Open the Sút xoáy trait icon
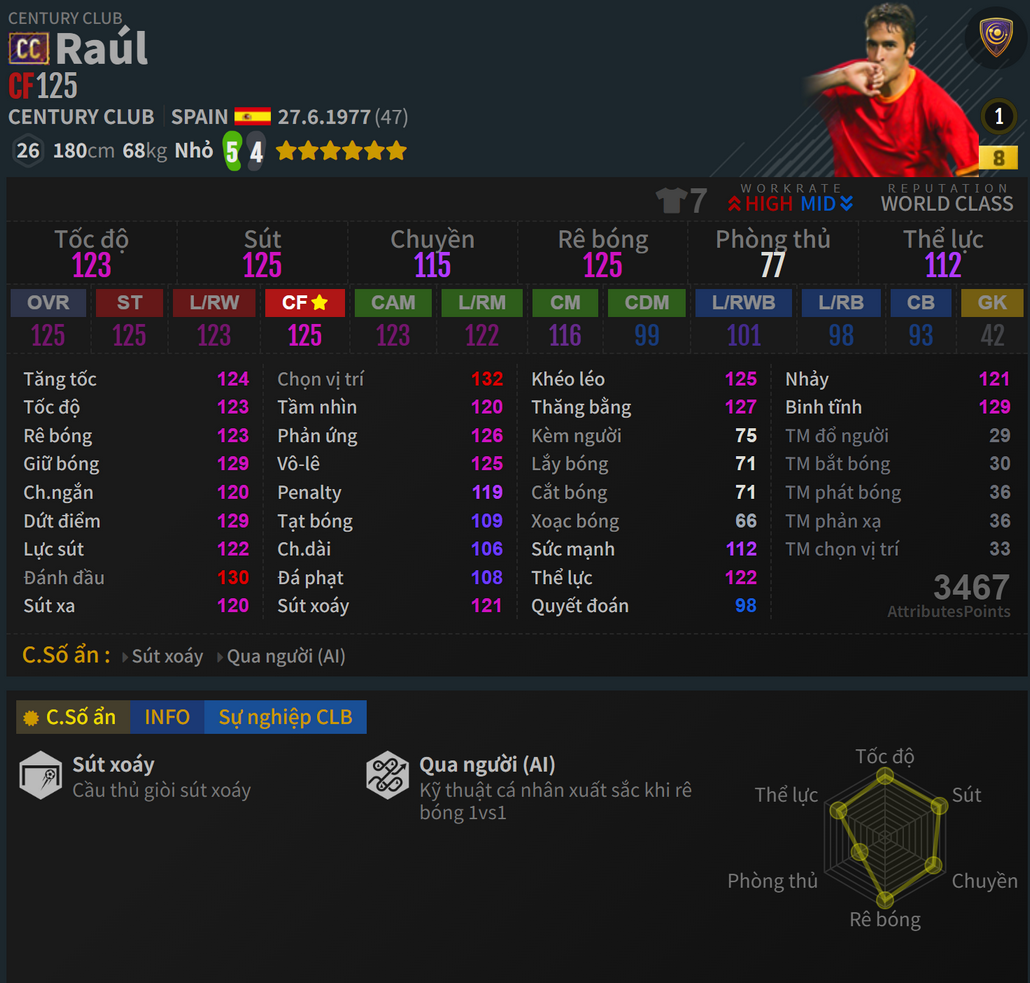 (41, 775)
